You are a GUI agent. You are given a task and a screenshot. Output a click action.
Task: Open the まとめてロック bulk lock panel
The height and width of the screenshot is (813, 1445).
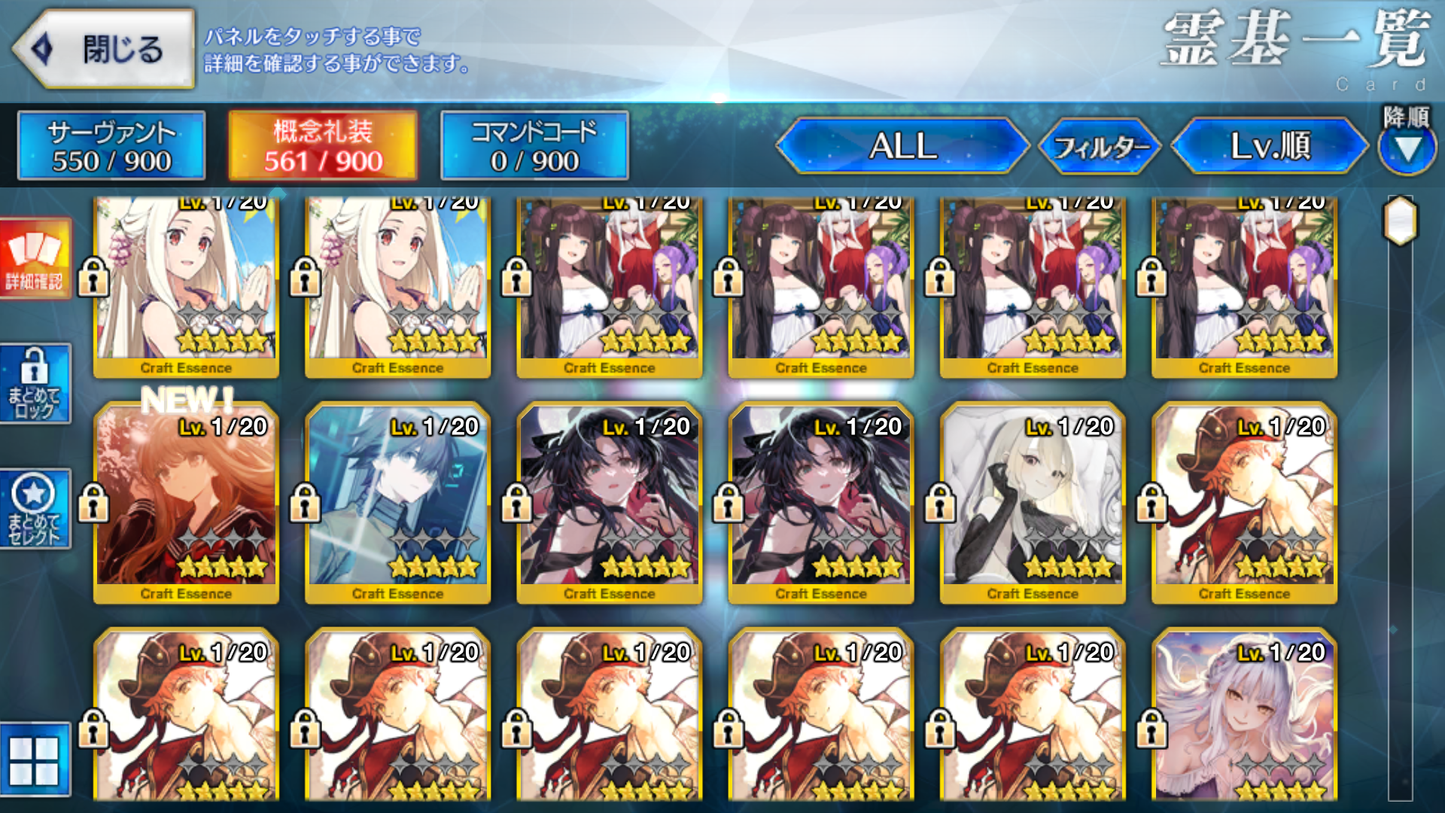tap(37, 382)
